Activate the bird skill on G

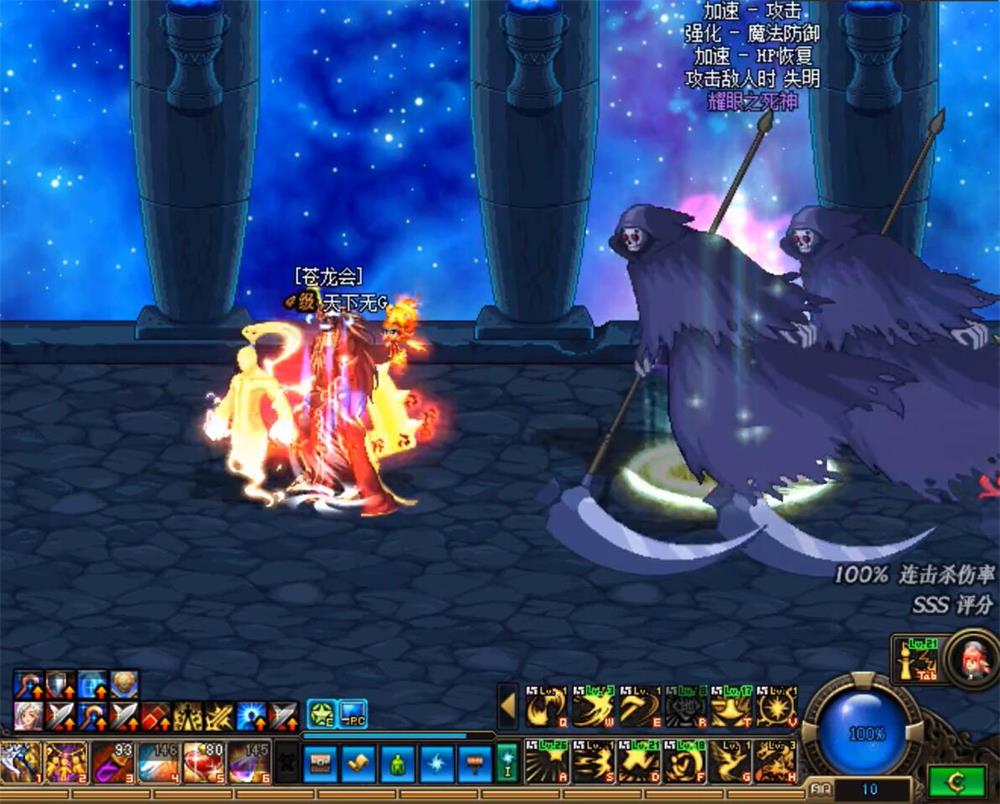tap(731, 763)
